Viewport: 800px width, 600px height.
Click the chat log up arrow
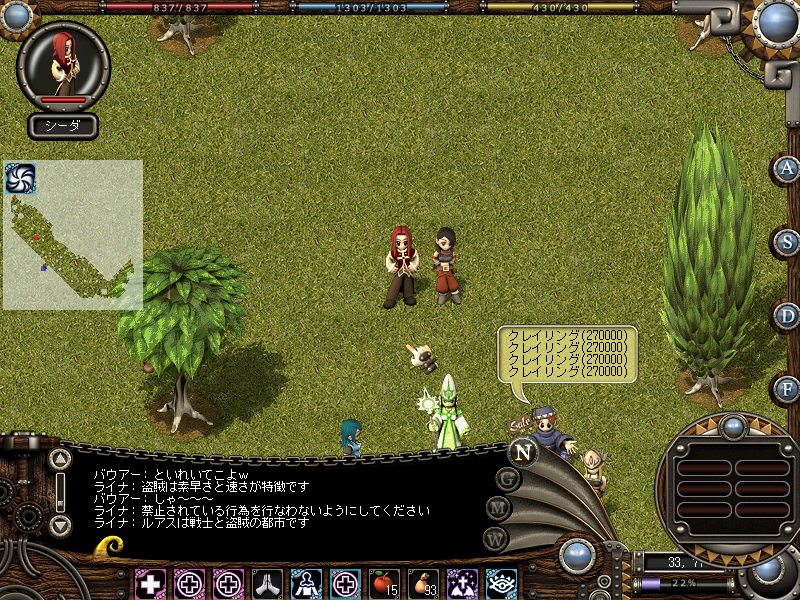pos(60,460)
